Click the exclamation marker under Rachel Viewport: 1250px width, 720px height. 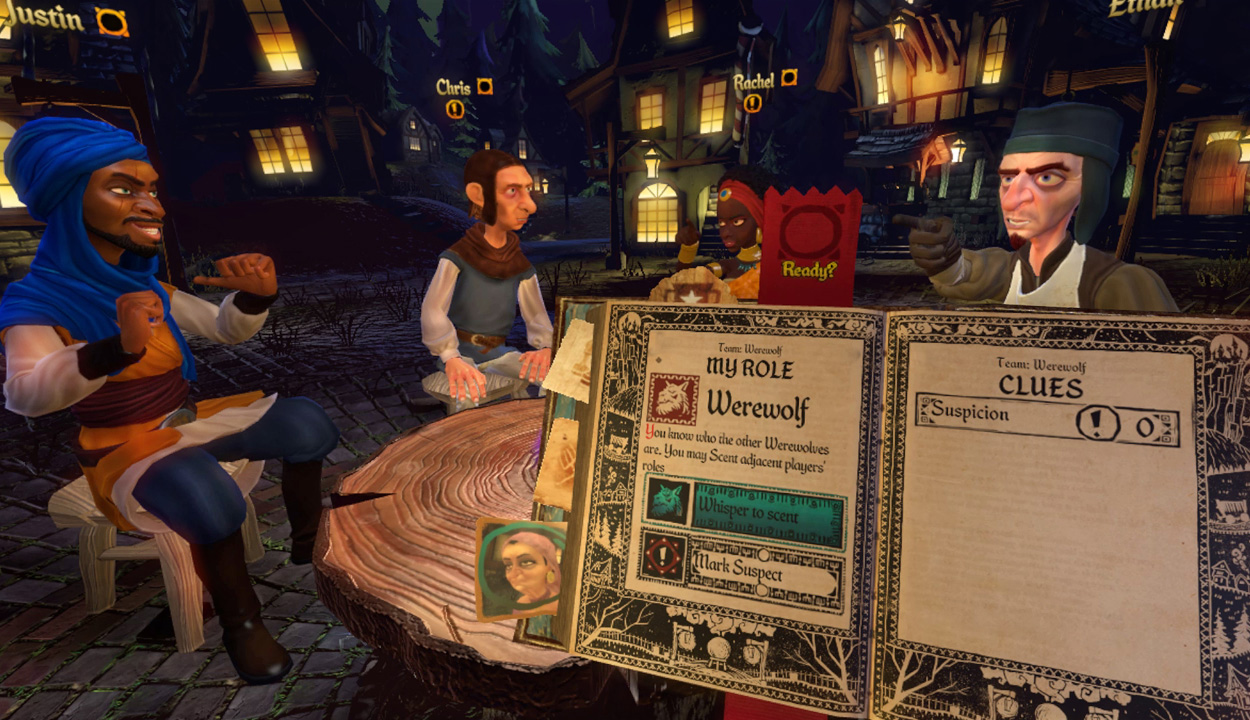coord(752,103)
